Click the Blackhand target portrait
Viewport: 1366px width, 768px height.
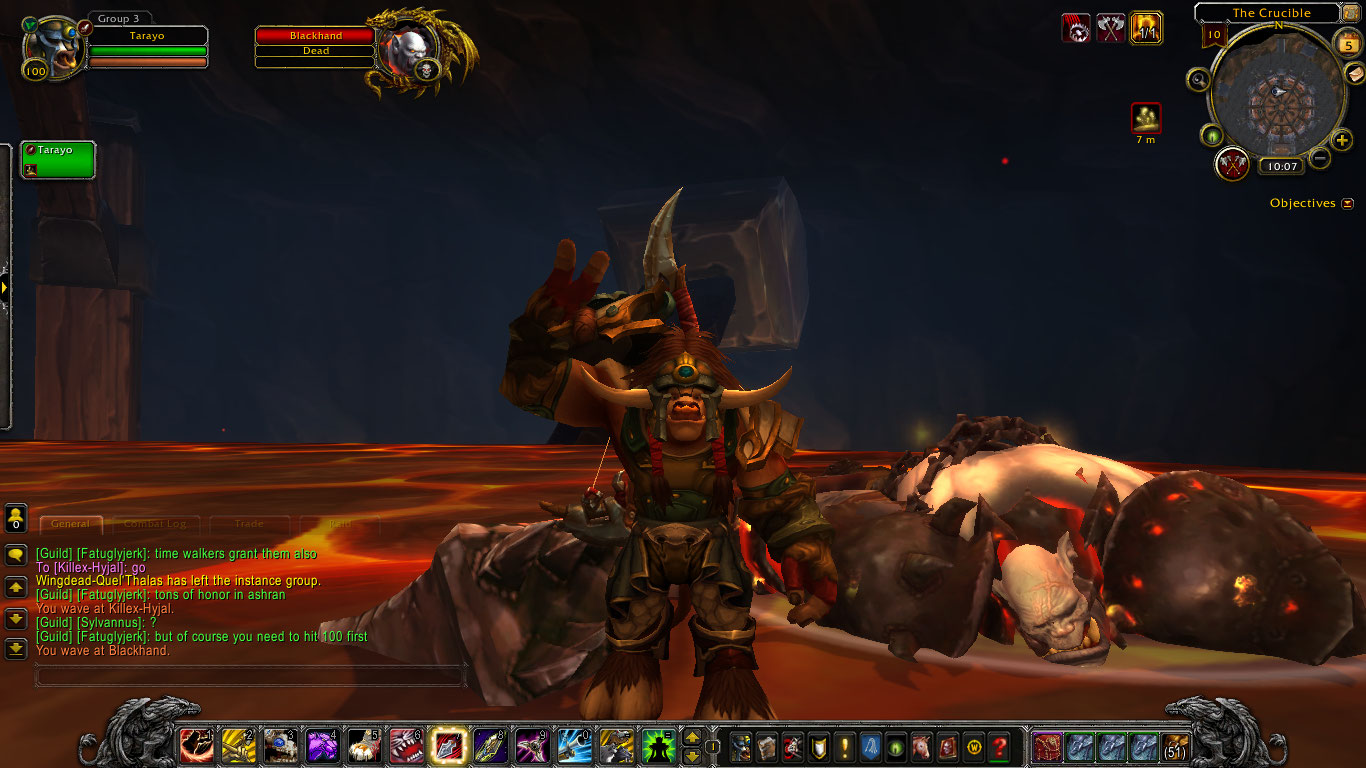409,52
